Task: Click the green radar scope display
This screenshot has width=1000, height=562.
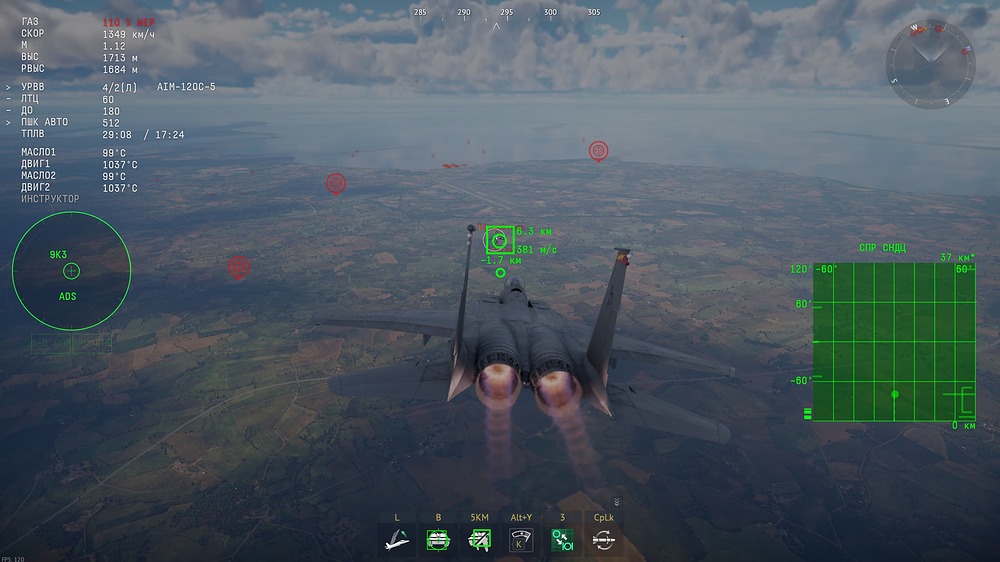Action: point(893,341)
